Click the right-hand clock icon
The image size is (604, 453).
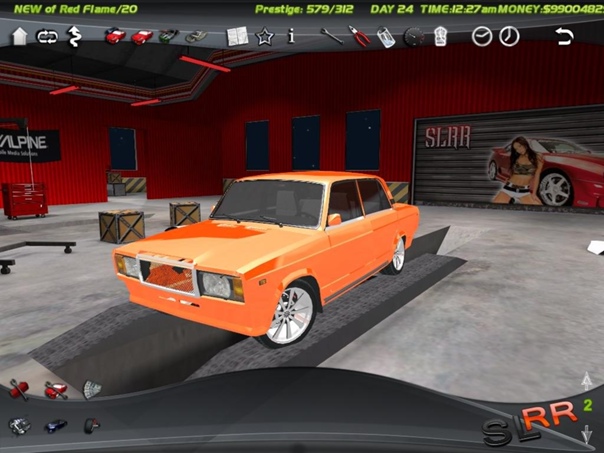click(509, 37)
